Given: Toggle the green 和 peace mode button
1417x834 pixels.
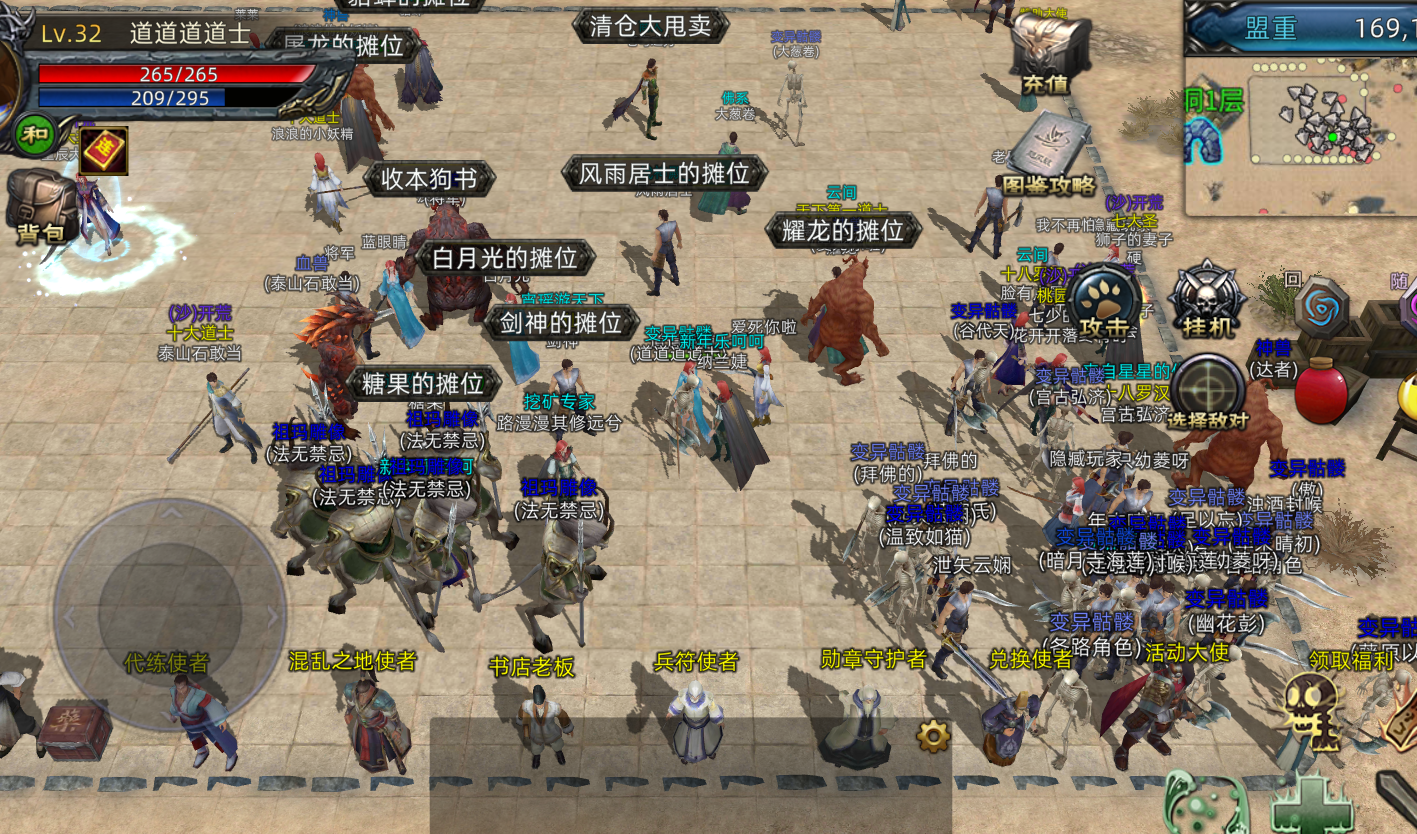Looking at the screenshot, I should tap(35, 134).
